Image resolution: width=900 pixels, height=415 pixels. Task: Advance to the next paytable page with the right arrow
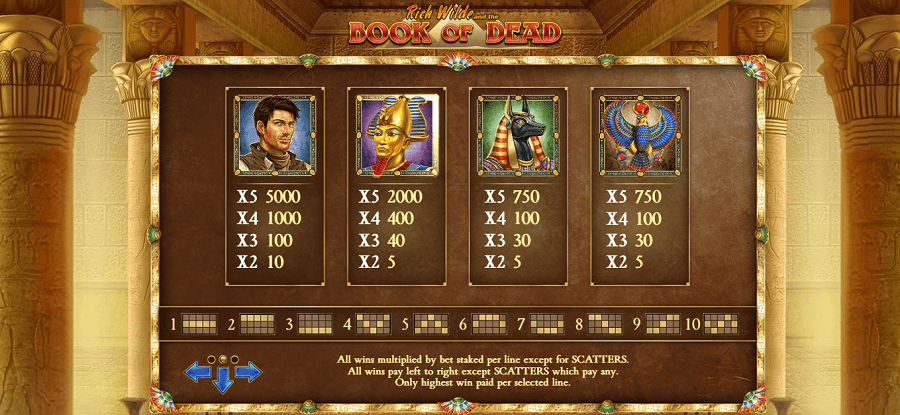coord(248,373)
